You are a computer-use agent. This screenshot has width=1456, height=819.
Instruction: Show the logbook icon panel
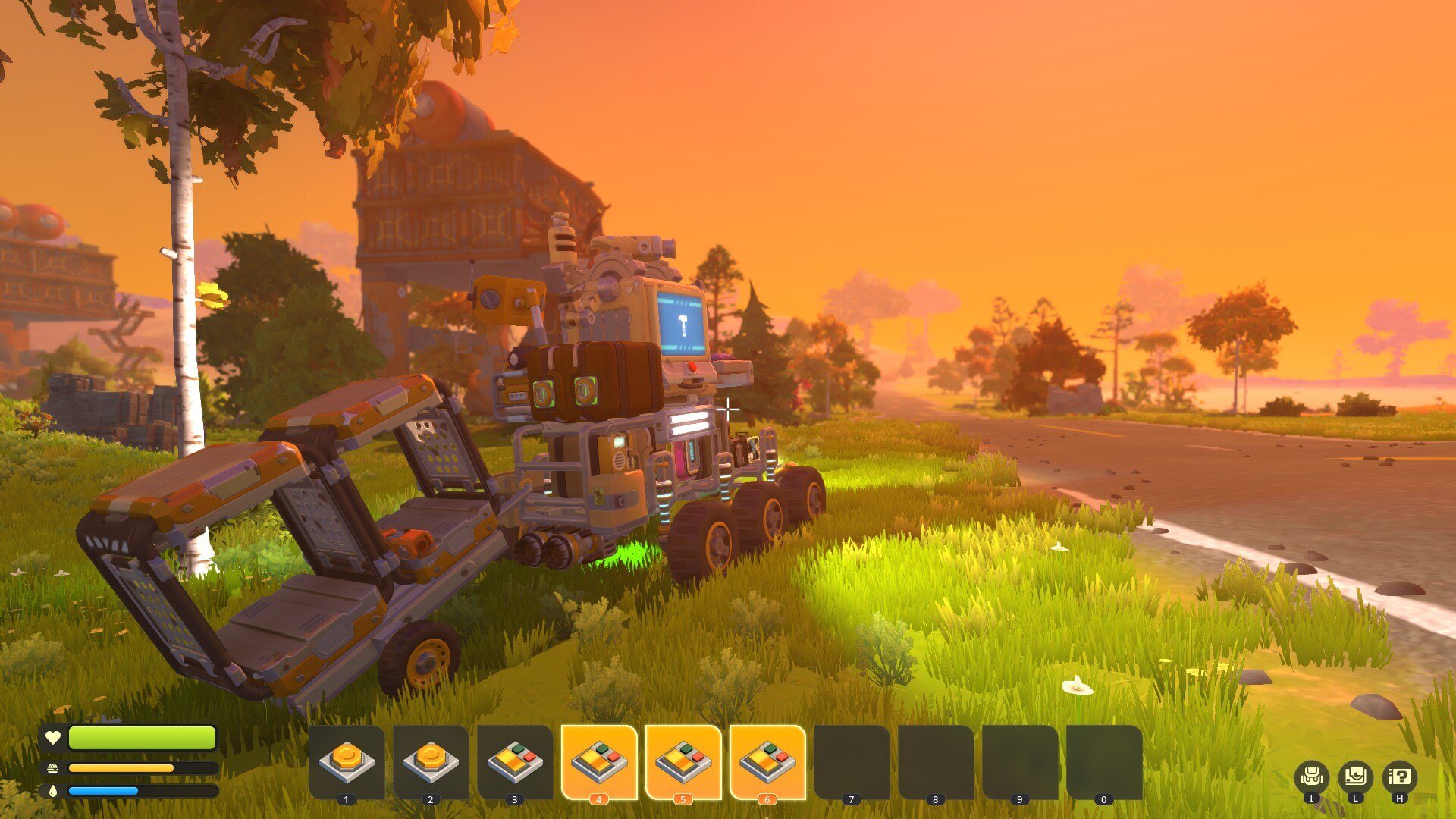(1355, 777)
